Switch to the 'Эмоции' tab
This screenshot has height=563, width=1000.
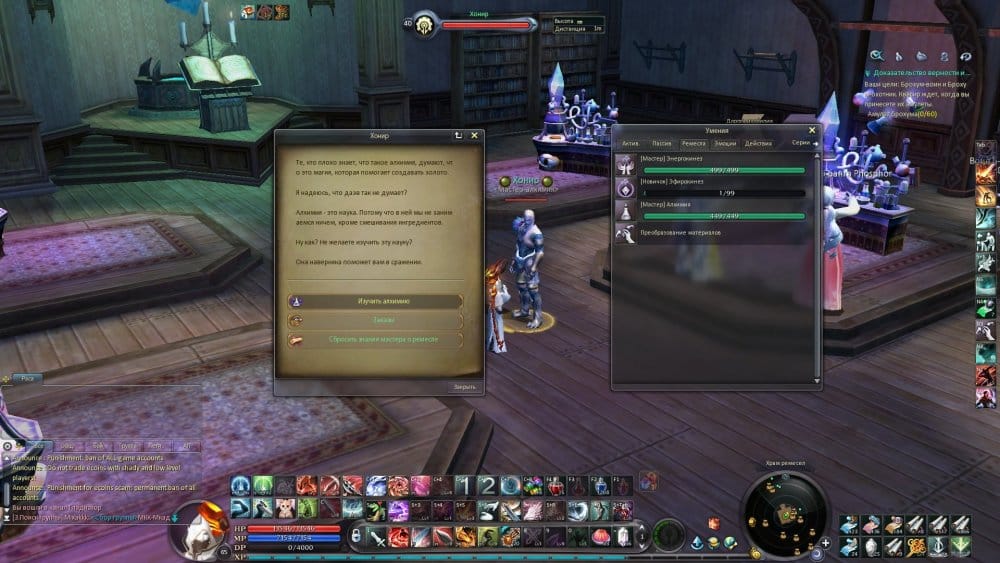click(724, 144)
